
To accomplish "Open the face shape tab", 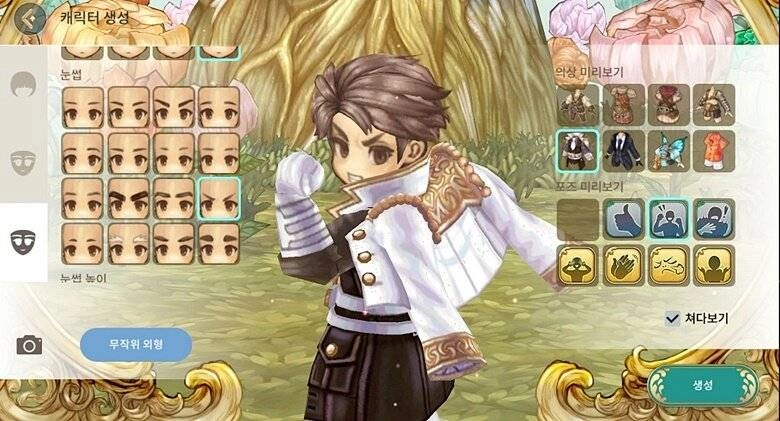I will coord(22,161).
